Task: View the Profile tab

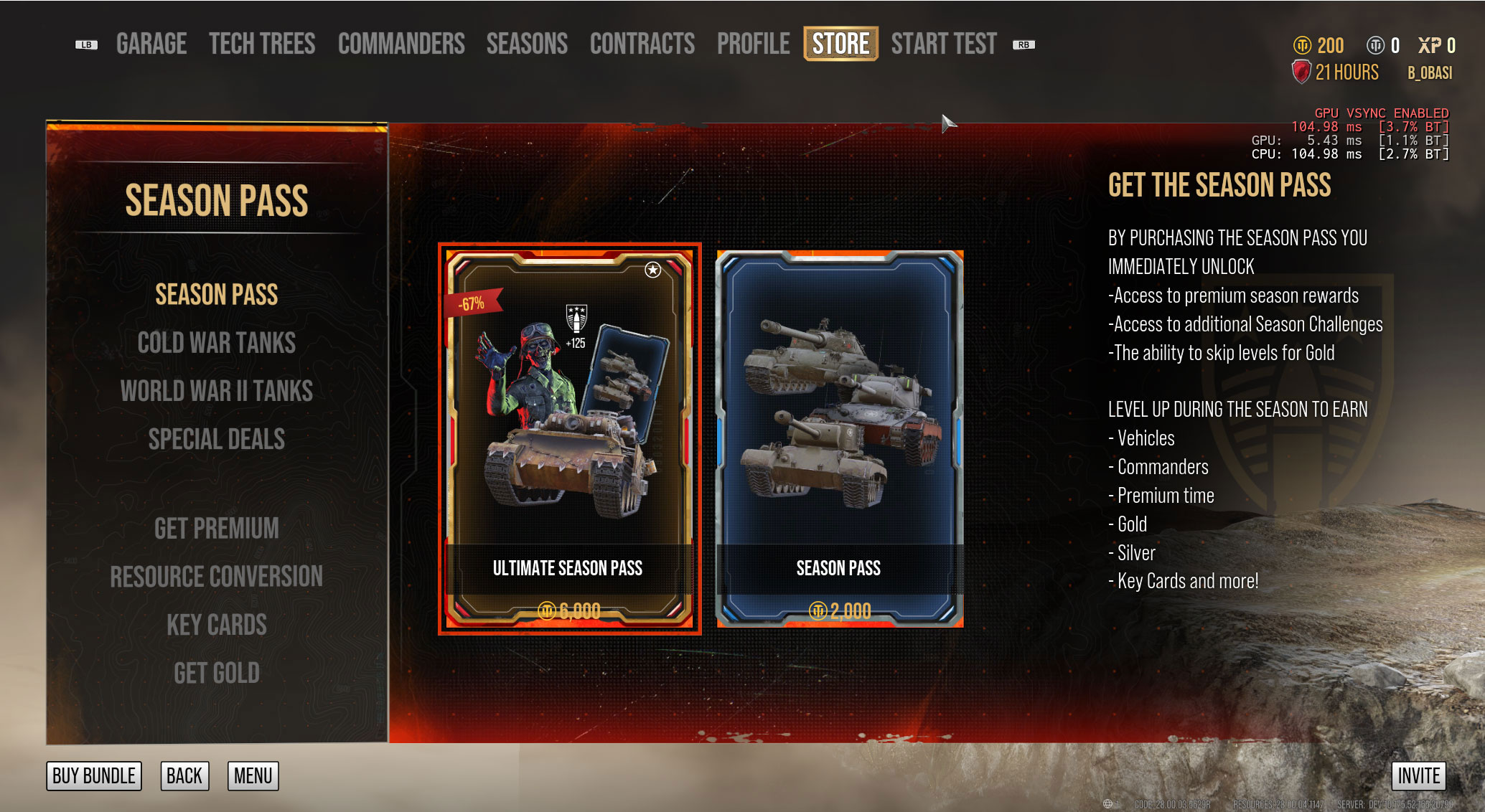Action: click(x=753, y=44)
